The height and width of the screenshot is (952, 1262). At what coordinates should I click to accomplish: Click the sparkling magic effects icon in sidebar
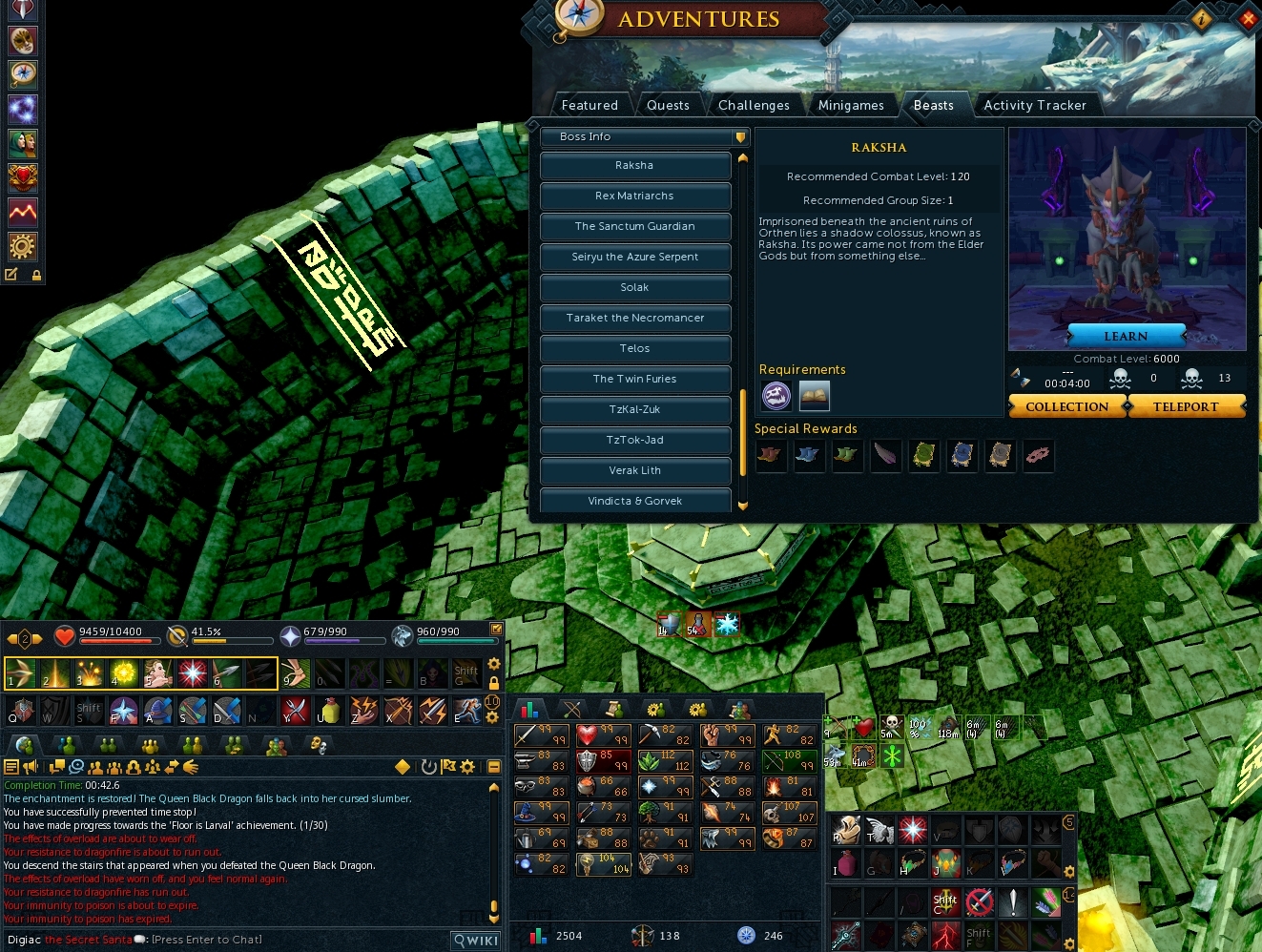point(23,108)
